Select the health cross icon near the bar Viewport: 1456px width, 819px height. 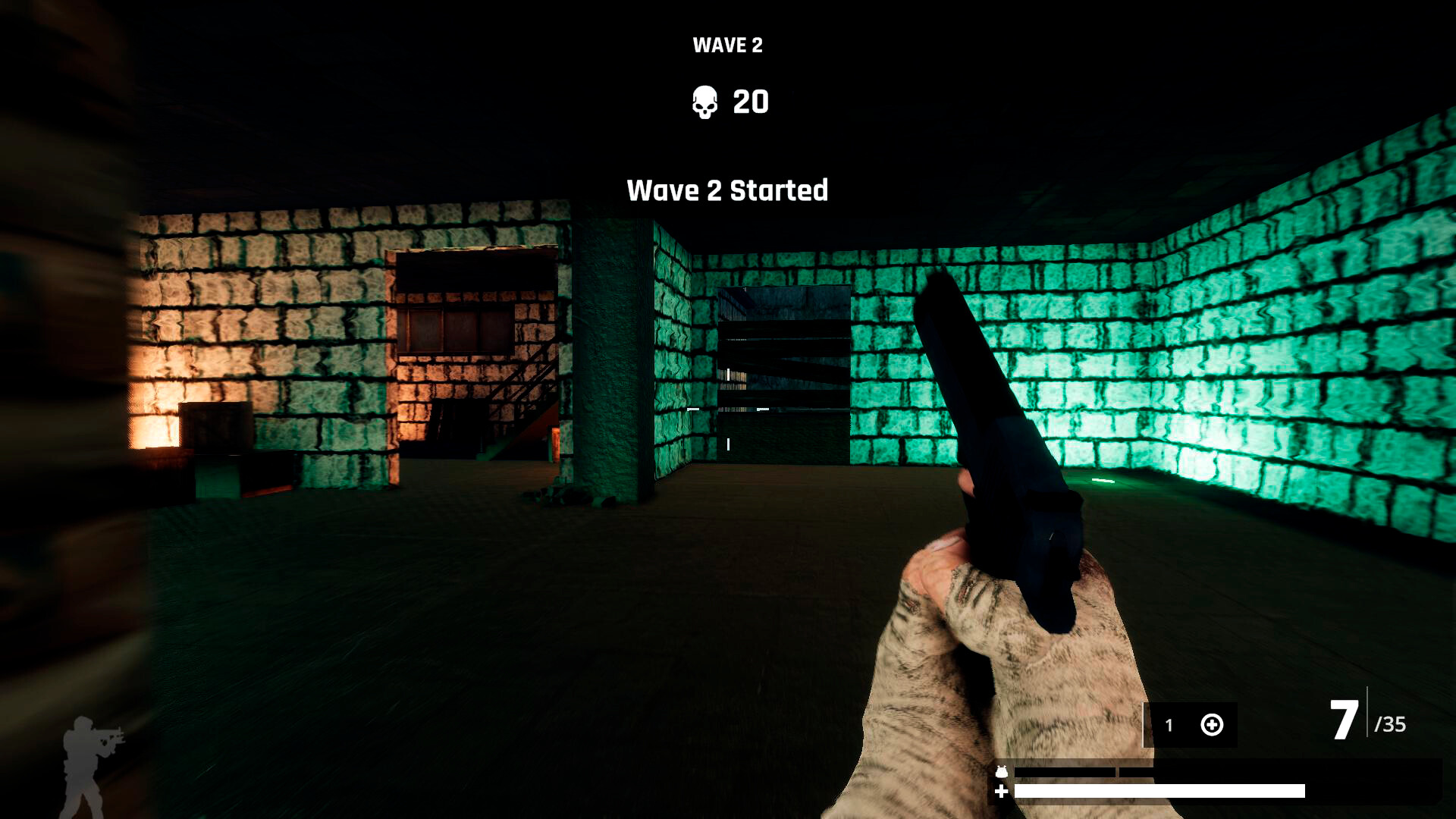[1003, 792]
